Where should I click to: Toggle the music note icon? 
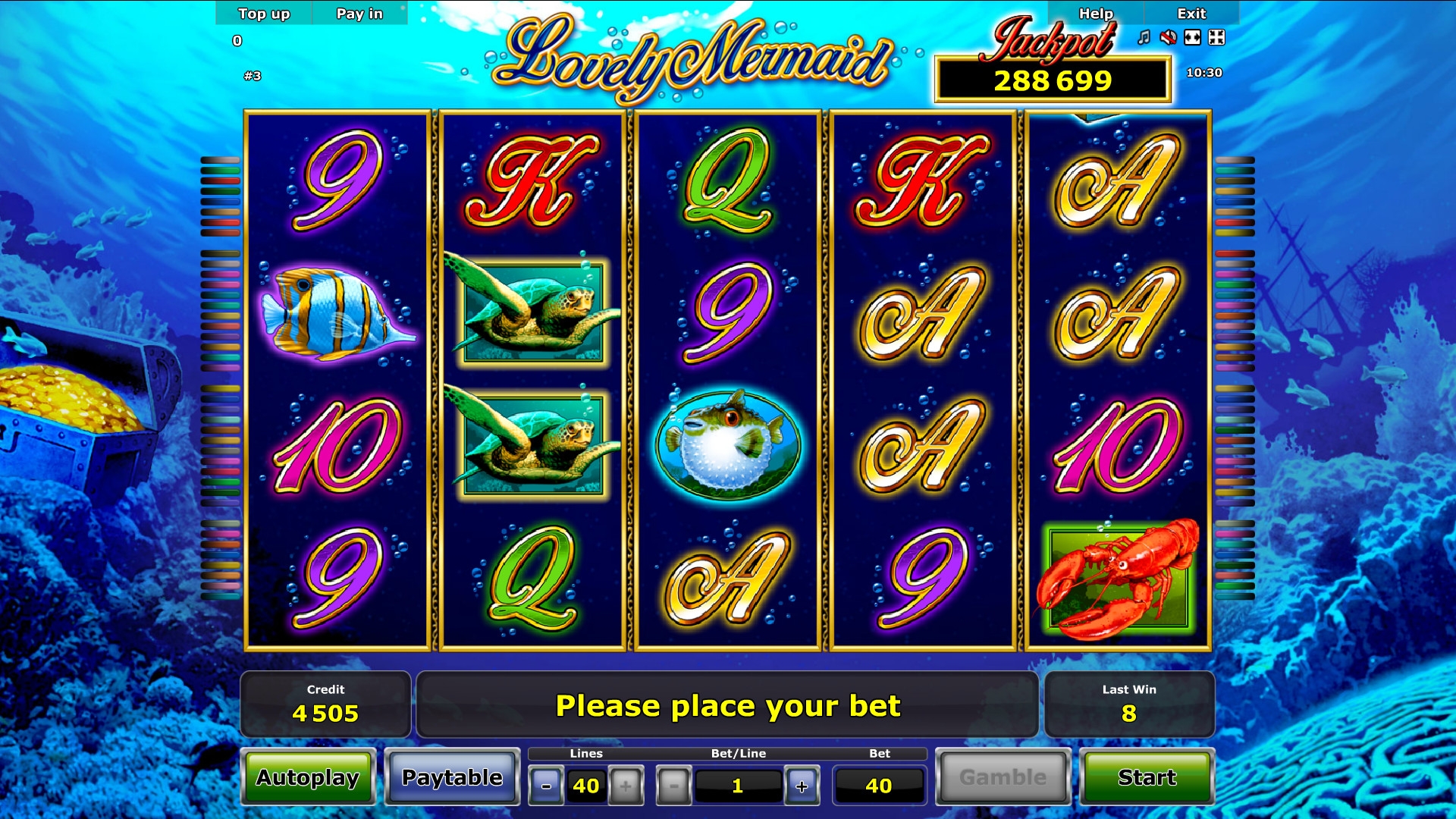1144,37
